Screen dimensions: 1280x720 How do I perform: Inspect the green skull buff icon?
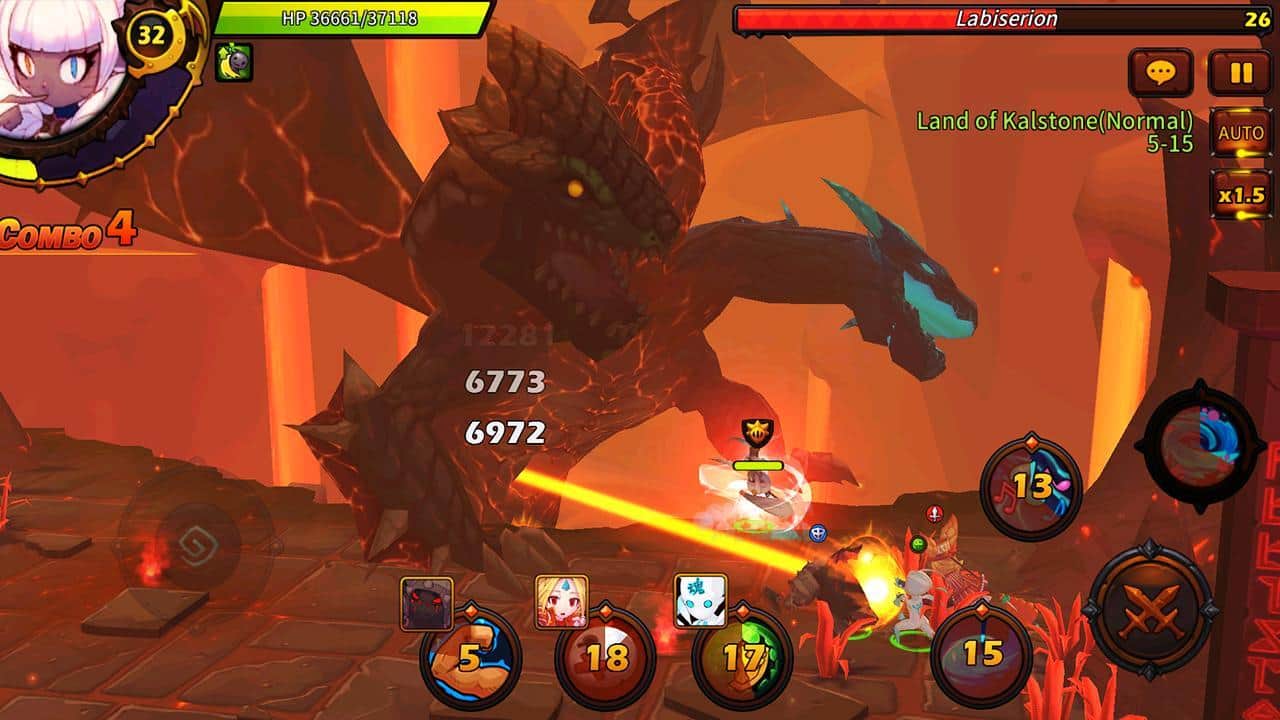234,62
